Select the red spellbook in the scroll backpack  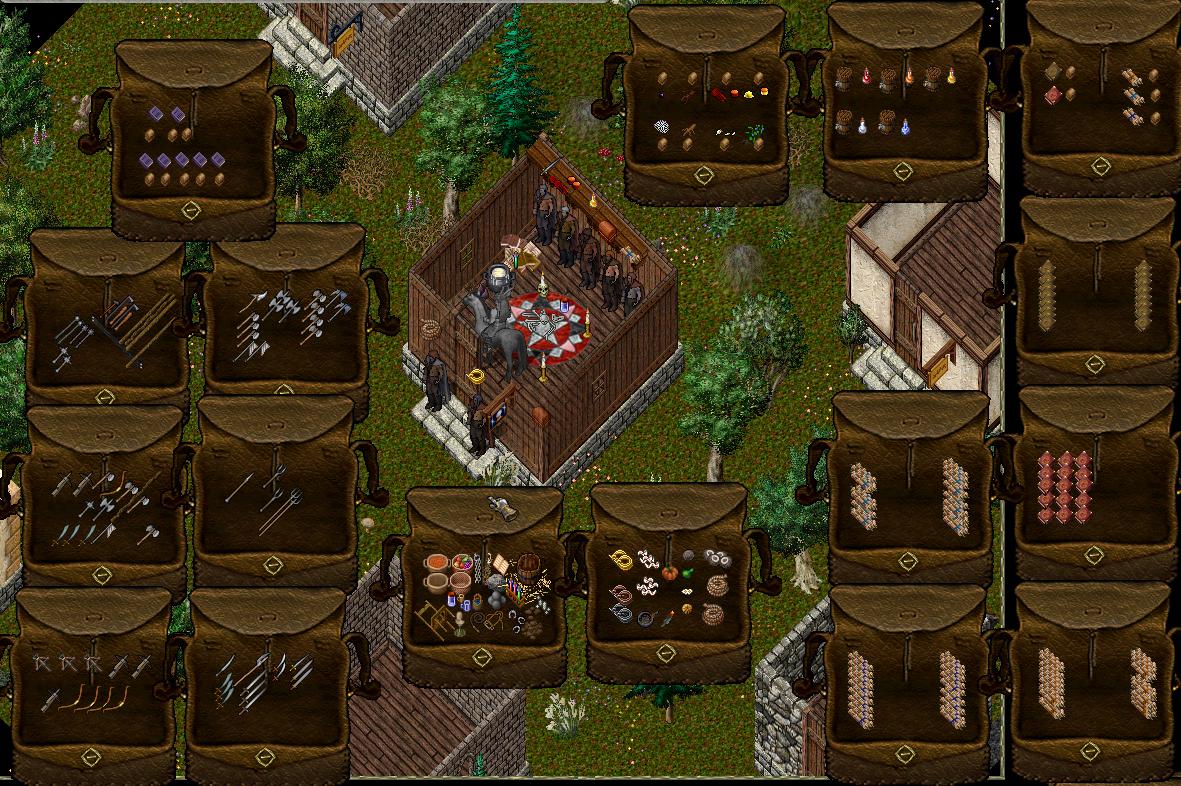(x=1051, y=96)
